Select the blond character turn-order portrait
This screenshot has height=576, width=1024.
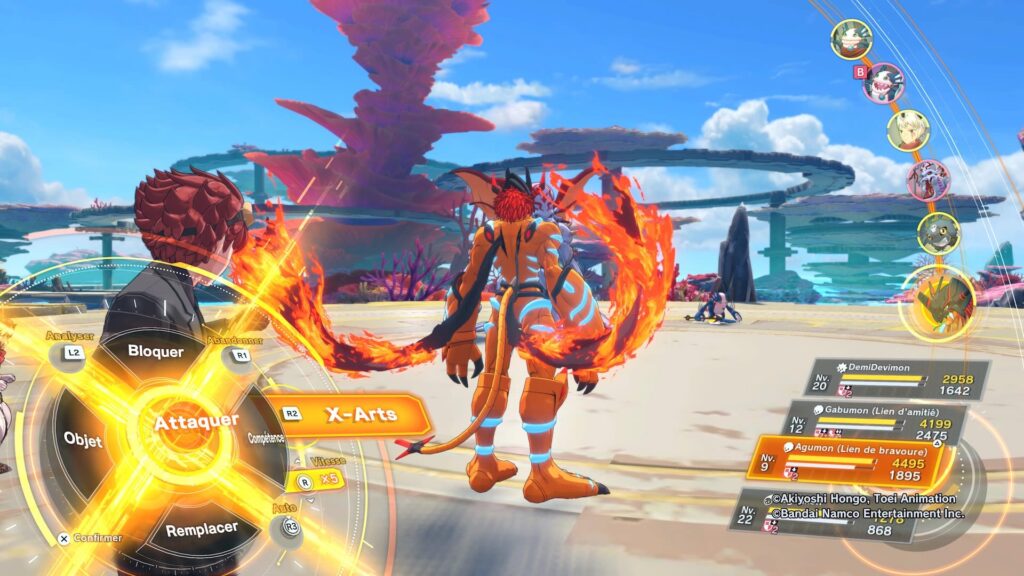point(908,131)
